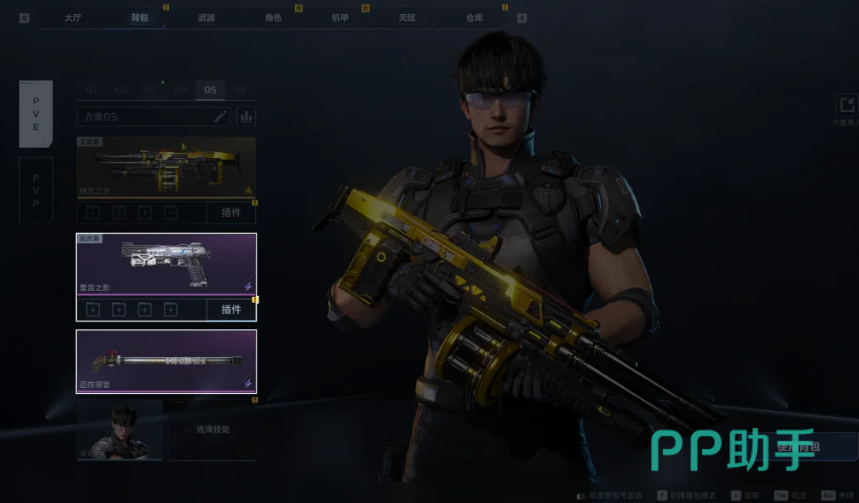Open the loadout stats chart icon
This screenshot has height=503, width=859.
244,117
